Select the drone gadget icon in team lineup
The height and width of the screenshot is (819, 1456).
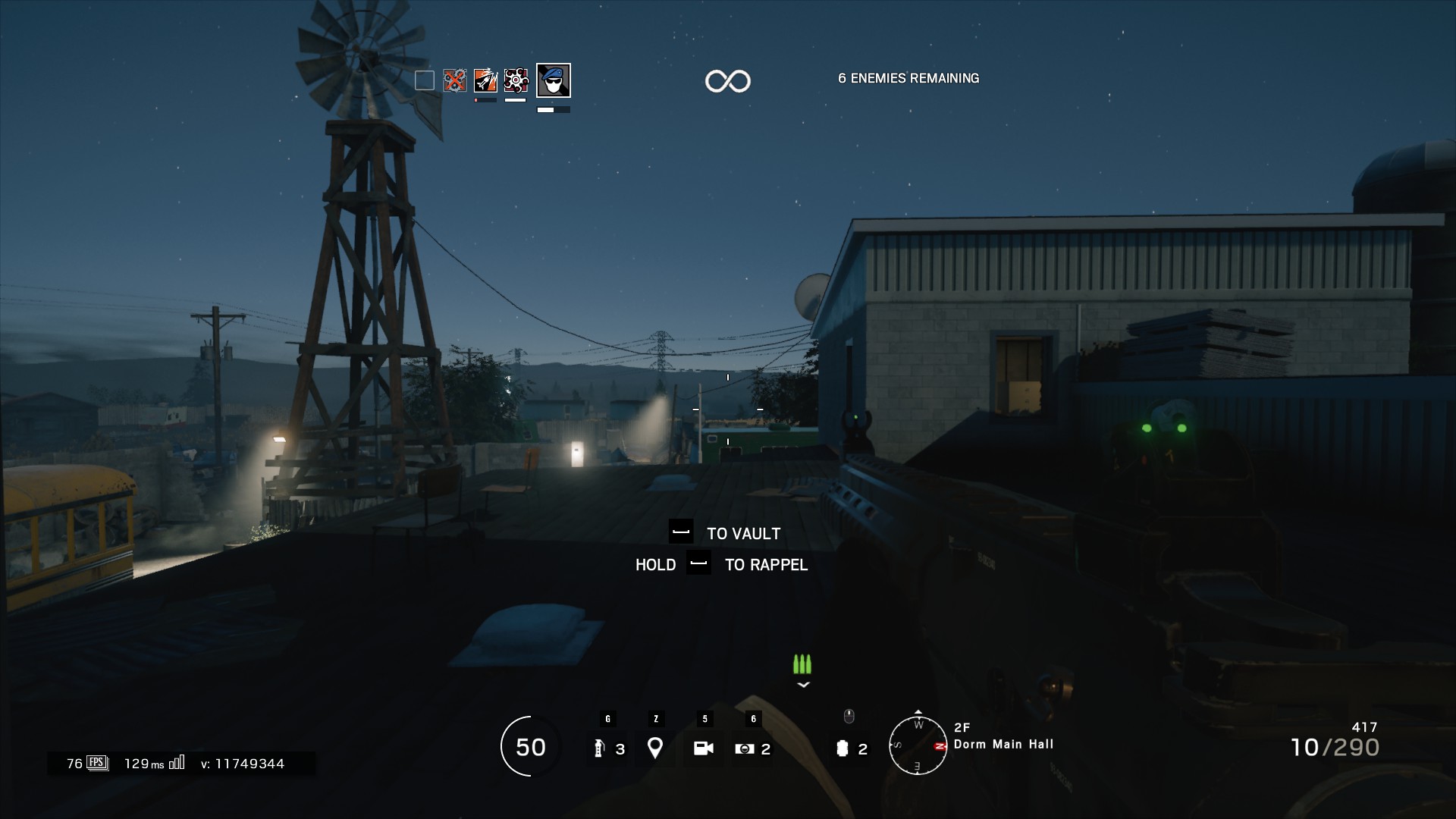[x=516, y=80]
